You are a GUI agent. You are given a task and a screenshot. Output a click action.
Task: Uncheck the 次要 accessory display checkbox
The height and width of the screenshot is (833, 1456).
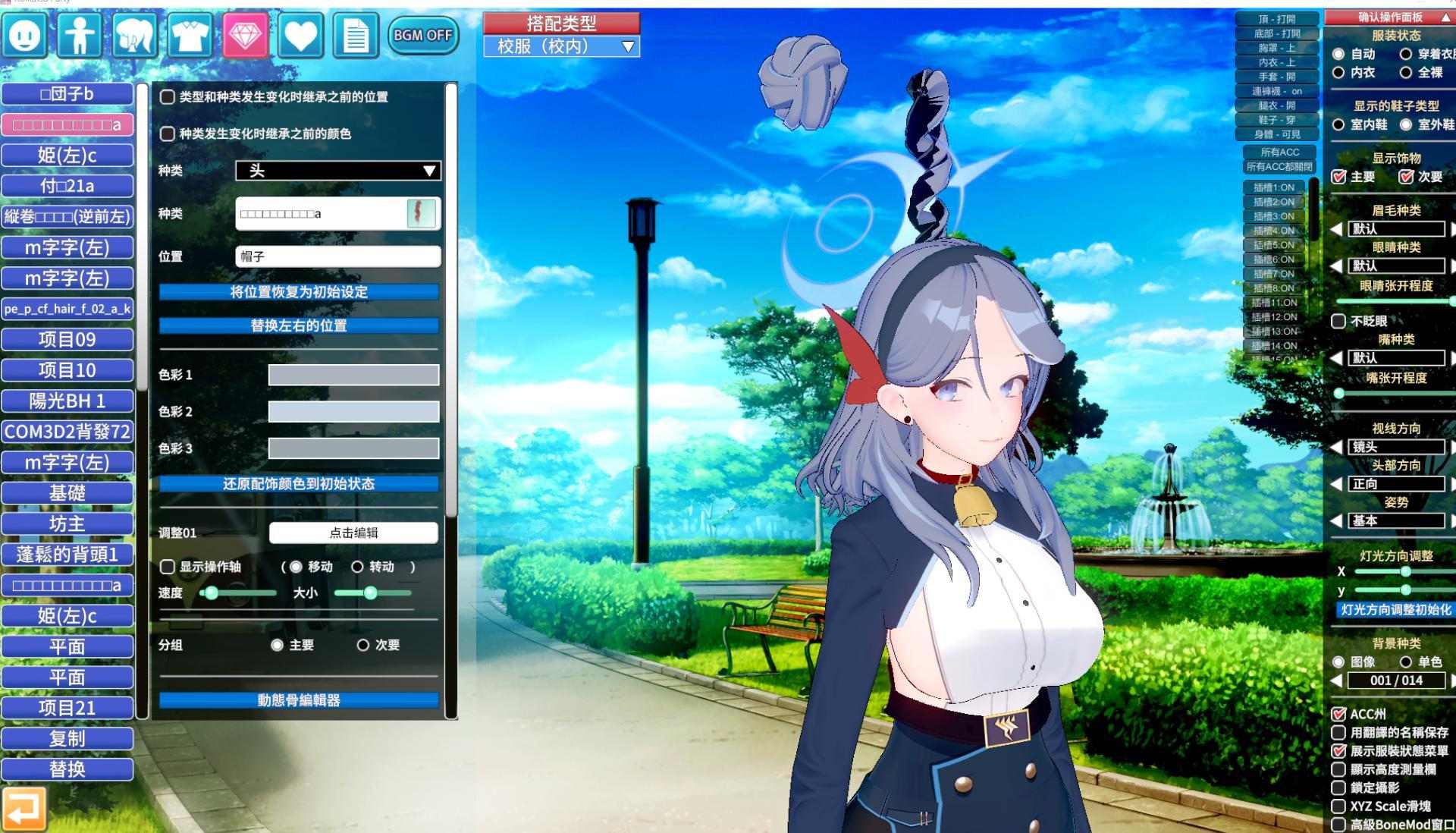pos(1407,176)
